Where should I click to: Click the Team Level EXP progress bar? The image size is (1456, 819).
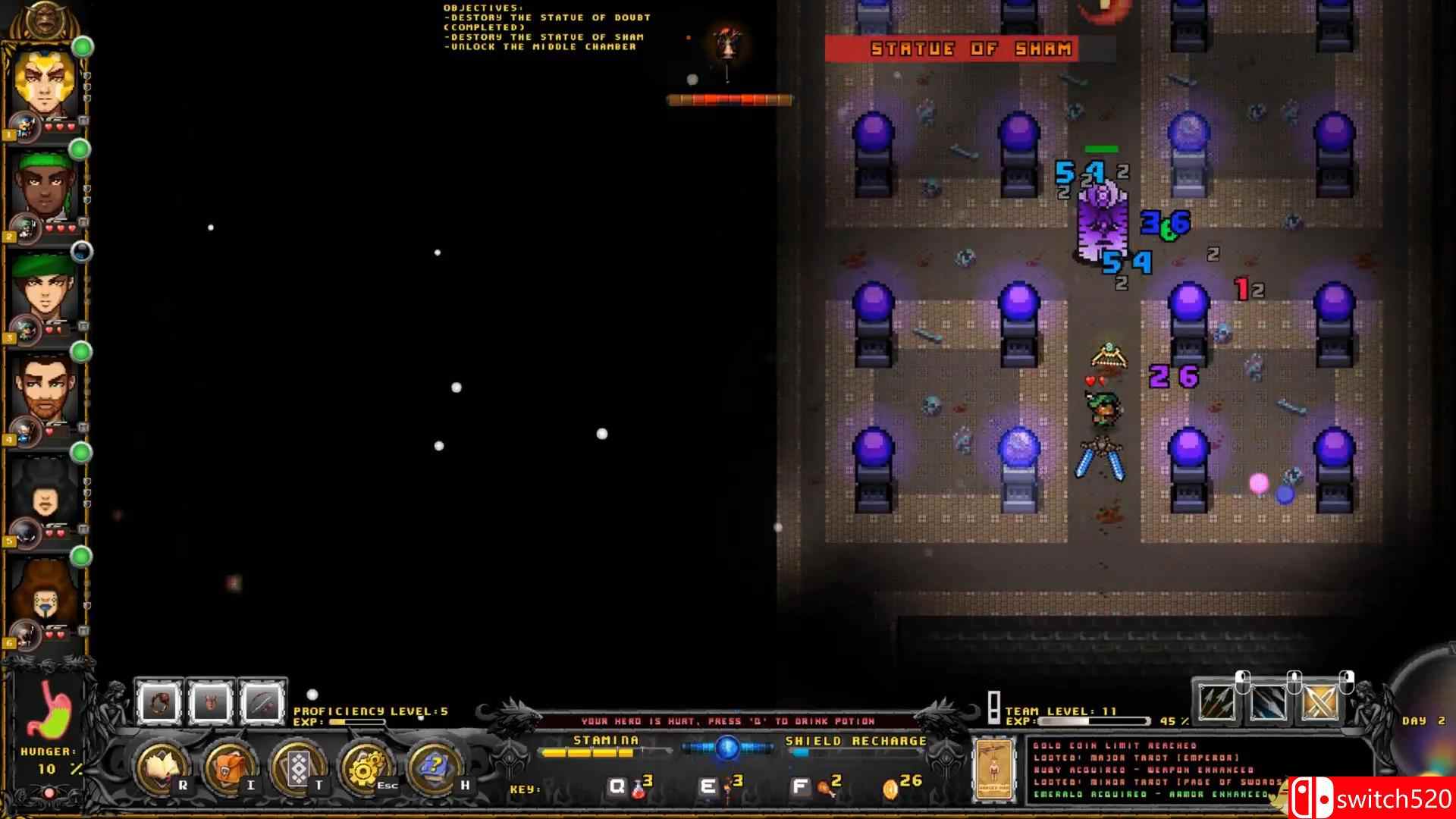pos(1092,720)
